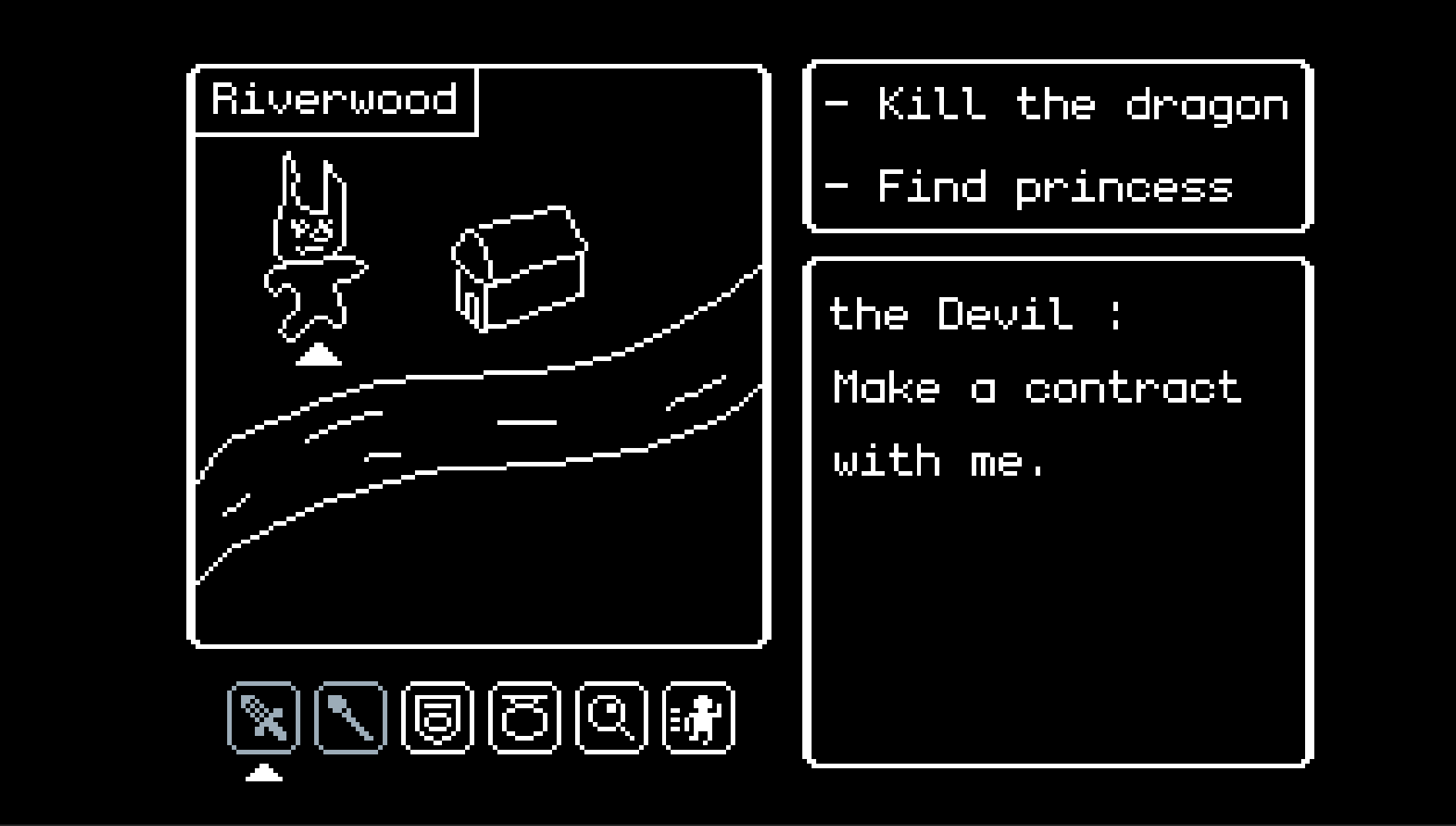This screenshot has width=1456, height=826.
Task: Pick the running figure flee action
Action: pos(698,717)
